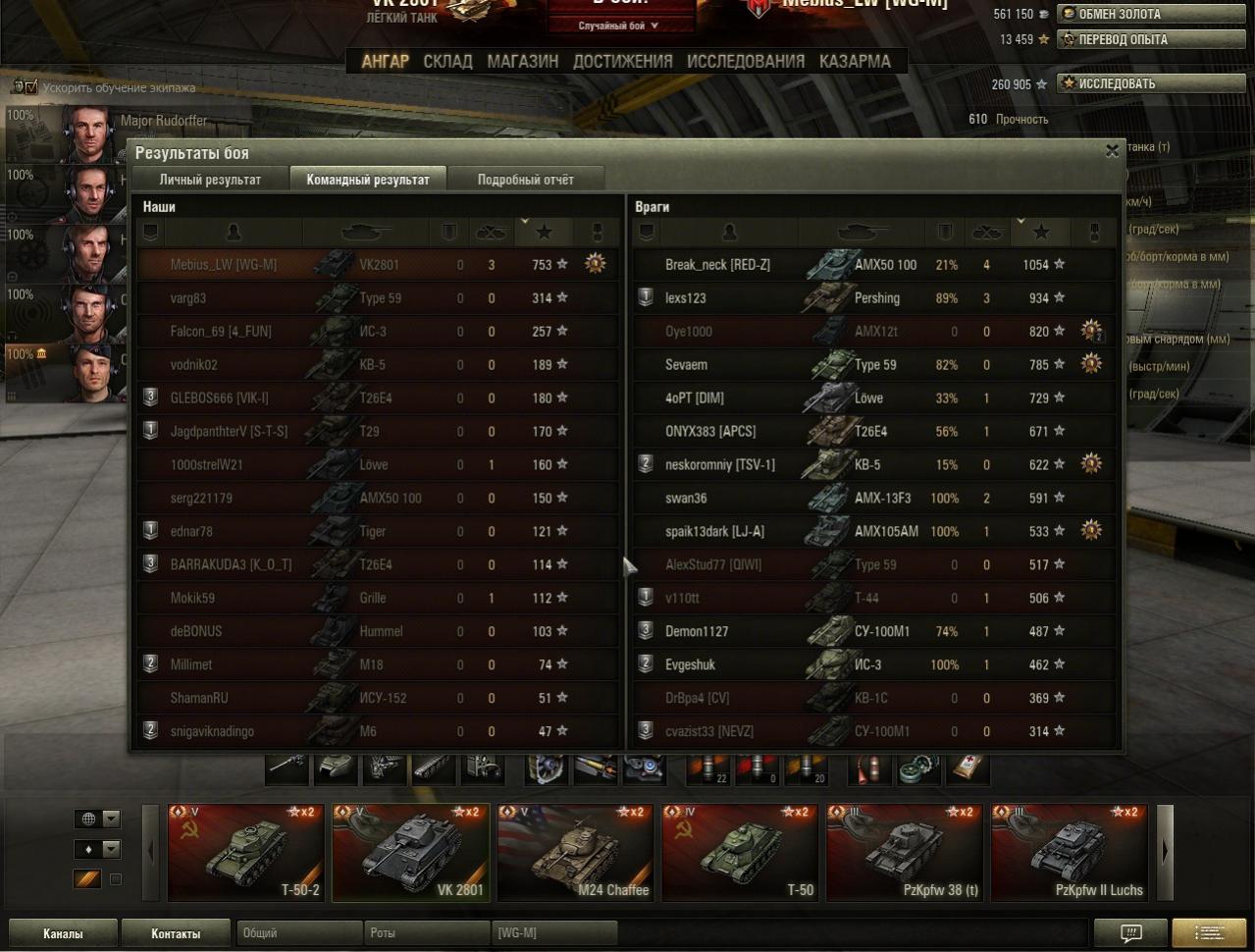
Task: Select the M24 Chaffee tank
Action: pos(575,852)
